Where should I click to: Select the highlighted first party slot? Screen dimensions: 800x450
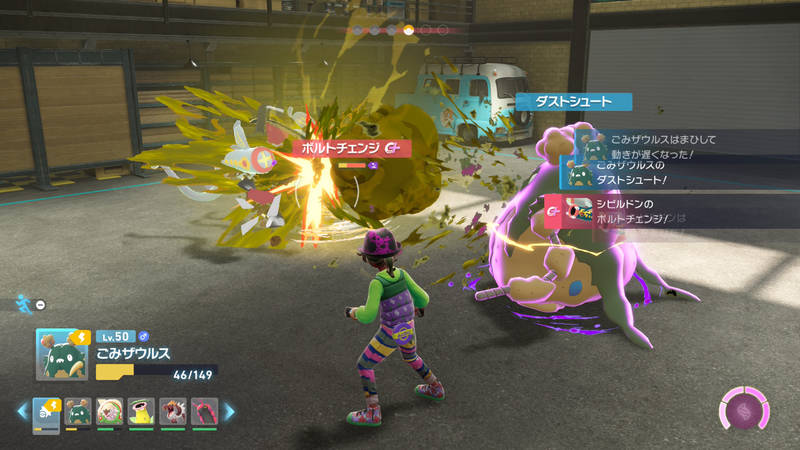(x=47, y=411)
